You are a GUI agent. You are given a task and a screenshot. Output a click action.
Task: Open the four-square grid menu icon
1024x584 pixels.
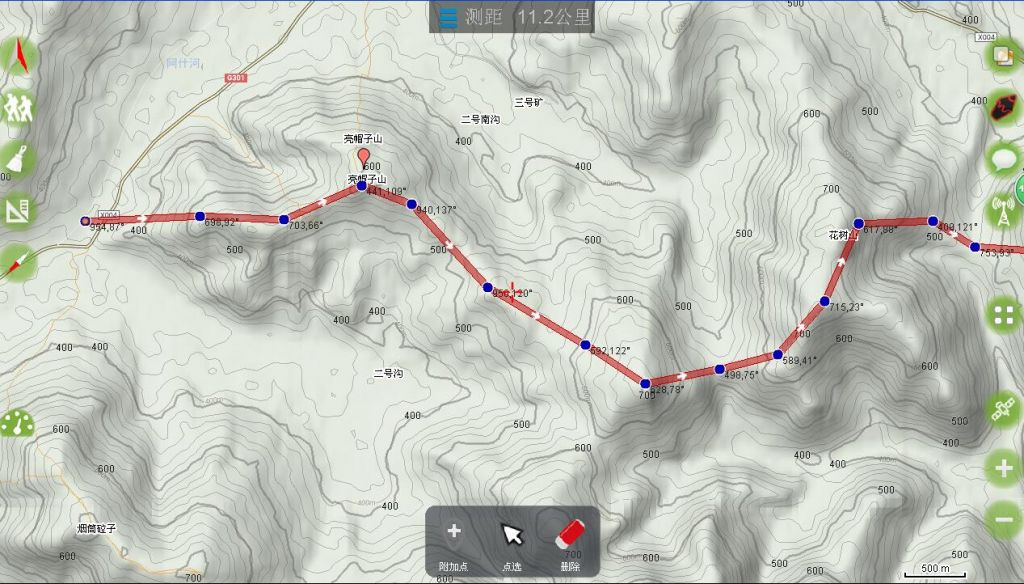click(x=1002, y=316)
